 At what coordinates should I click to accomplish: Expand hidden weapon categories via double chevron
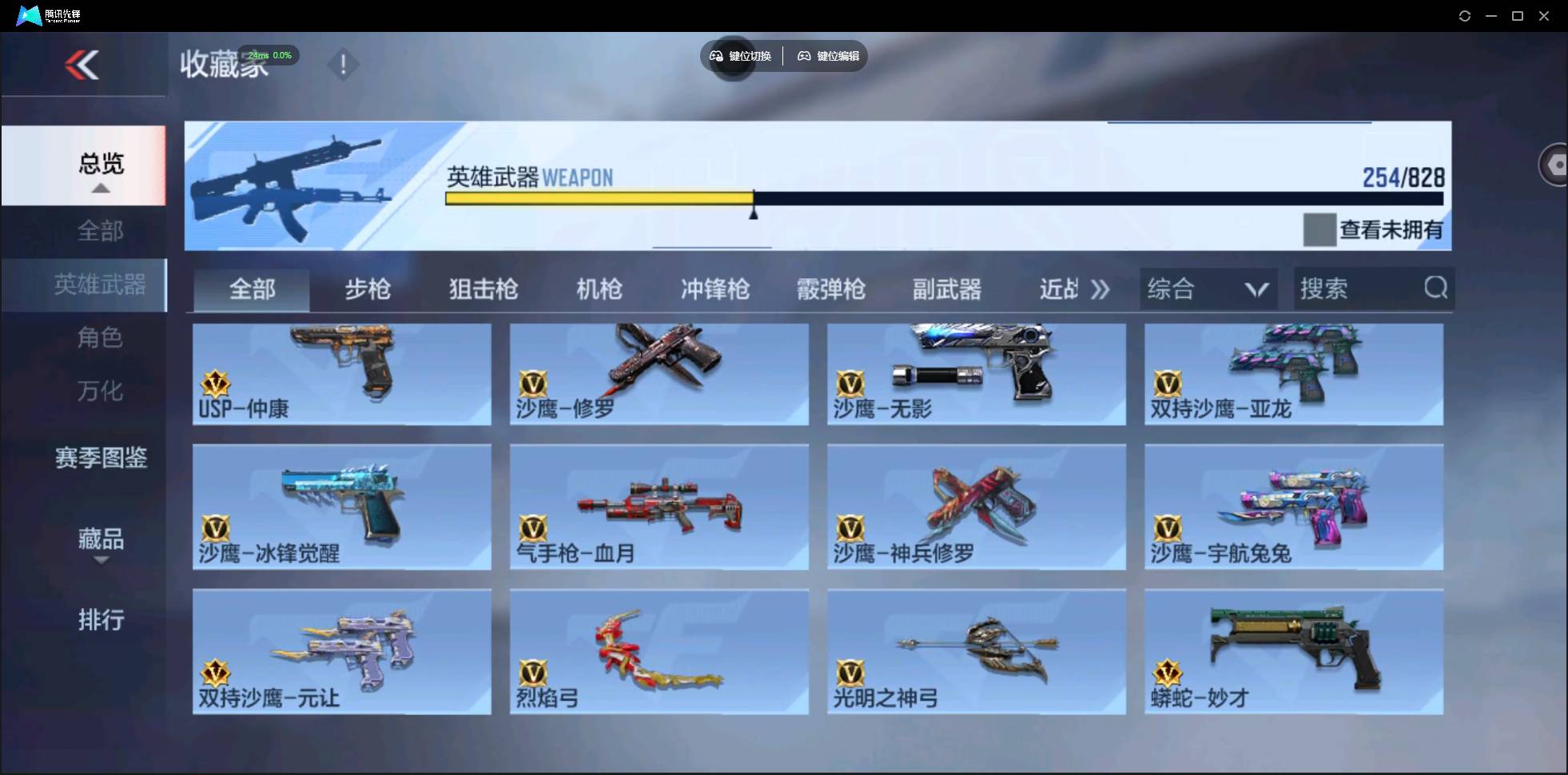pos(1101,290)
